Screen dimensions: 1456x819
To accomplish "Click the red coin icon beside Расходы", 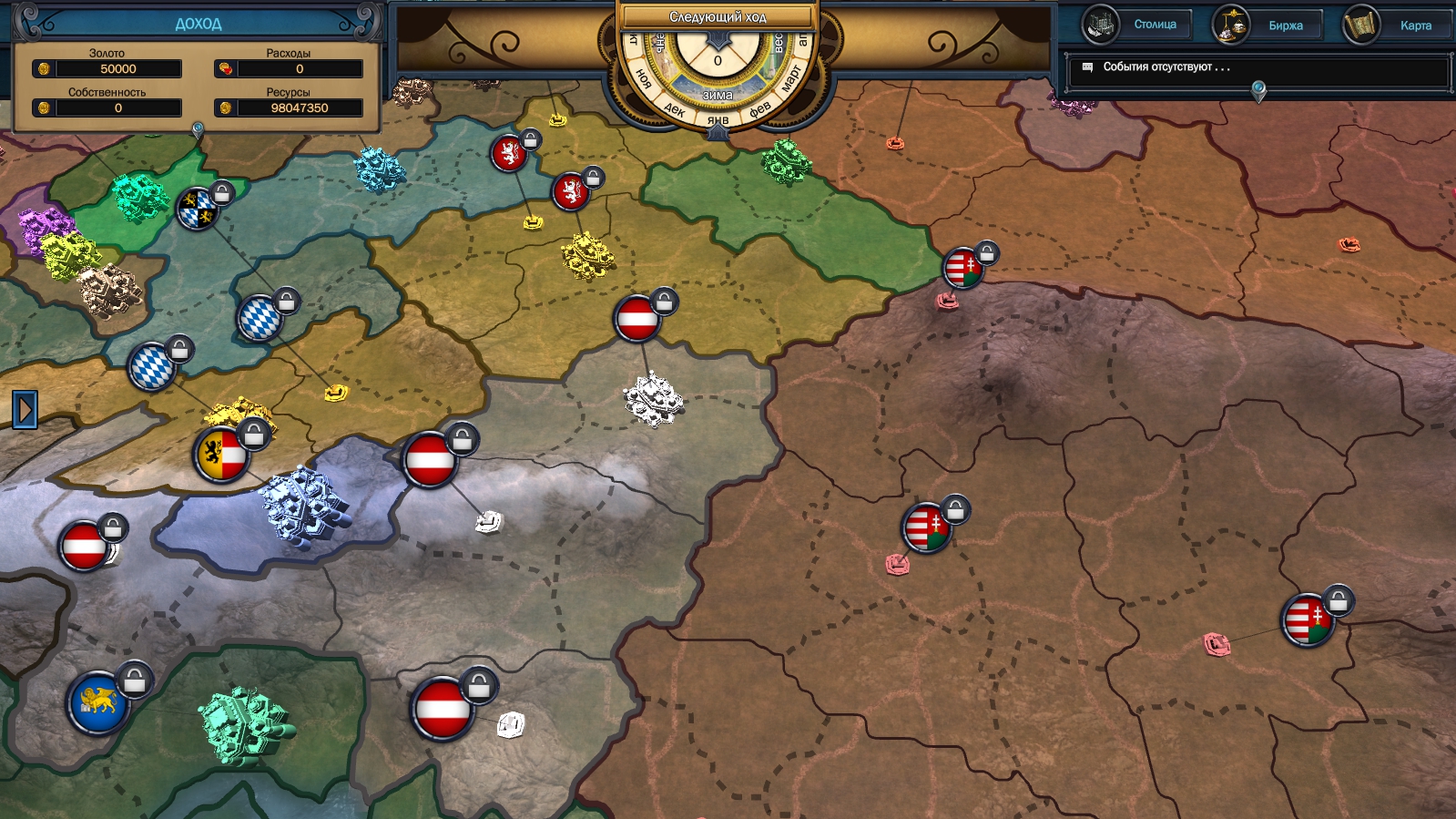I will tap(225, 67).
